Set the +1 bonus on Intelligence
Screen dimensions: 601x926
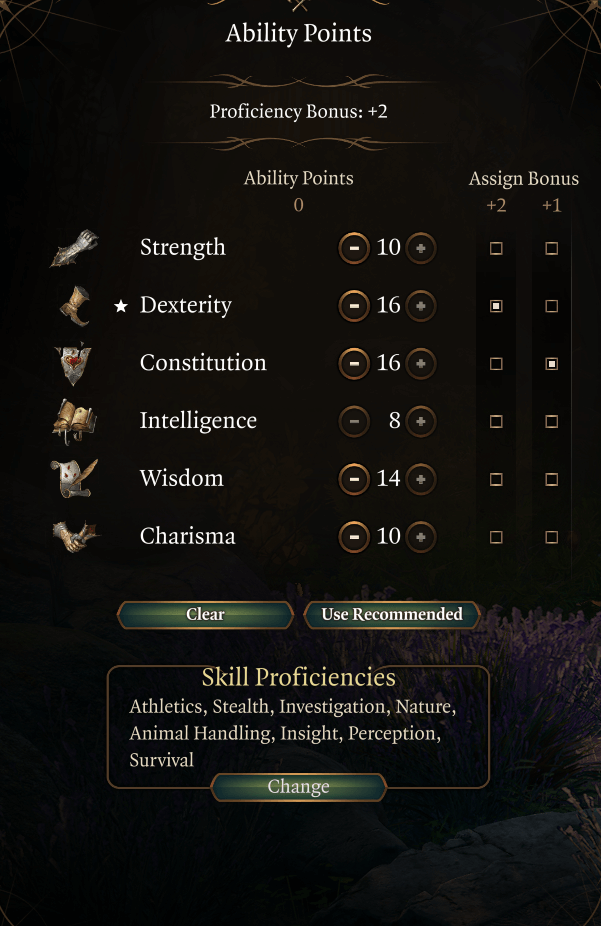[551, 422]
